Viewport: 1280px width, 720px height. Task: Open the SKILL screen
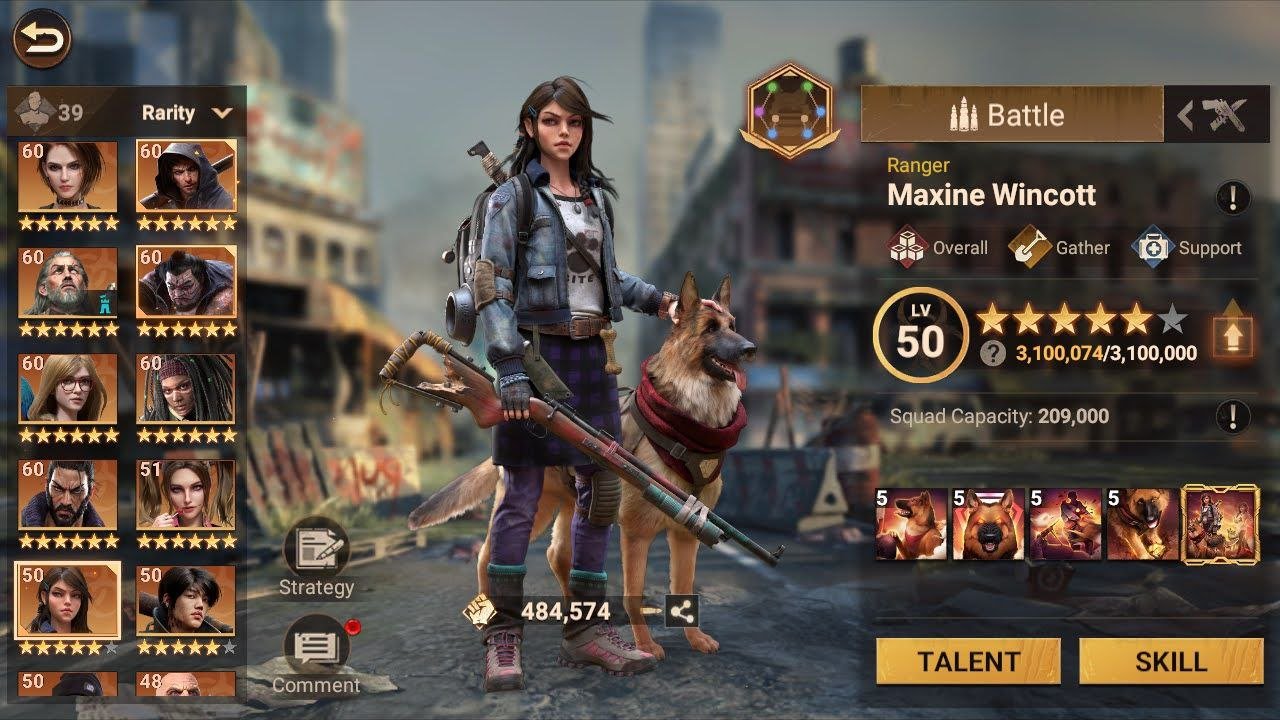[1170, 662]
